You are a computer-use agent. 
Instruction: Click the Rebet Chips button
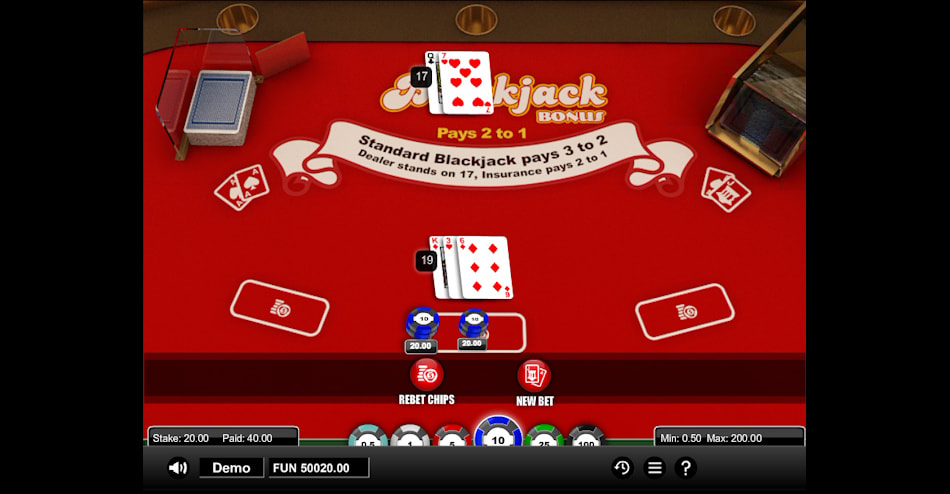coord(427,376)
